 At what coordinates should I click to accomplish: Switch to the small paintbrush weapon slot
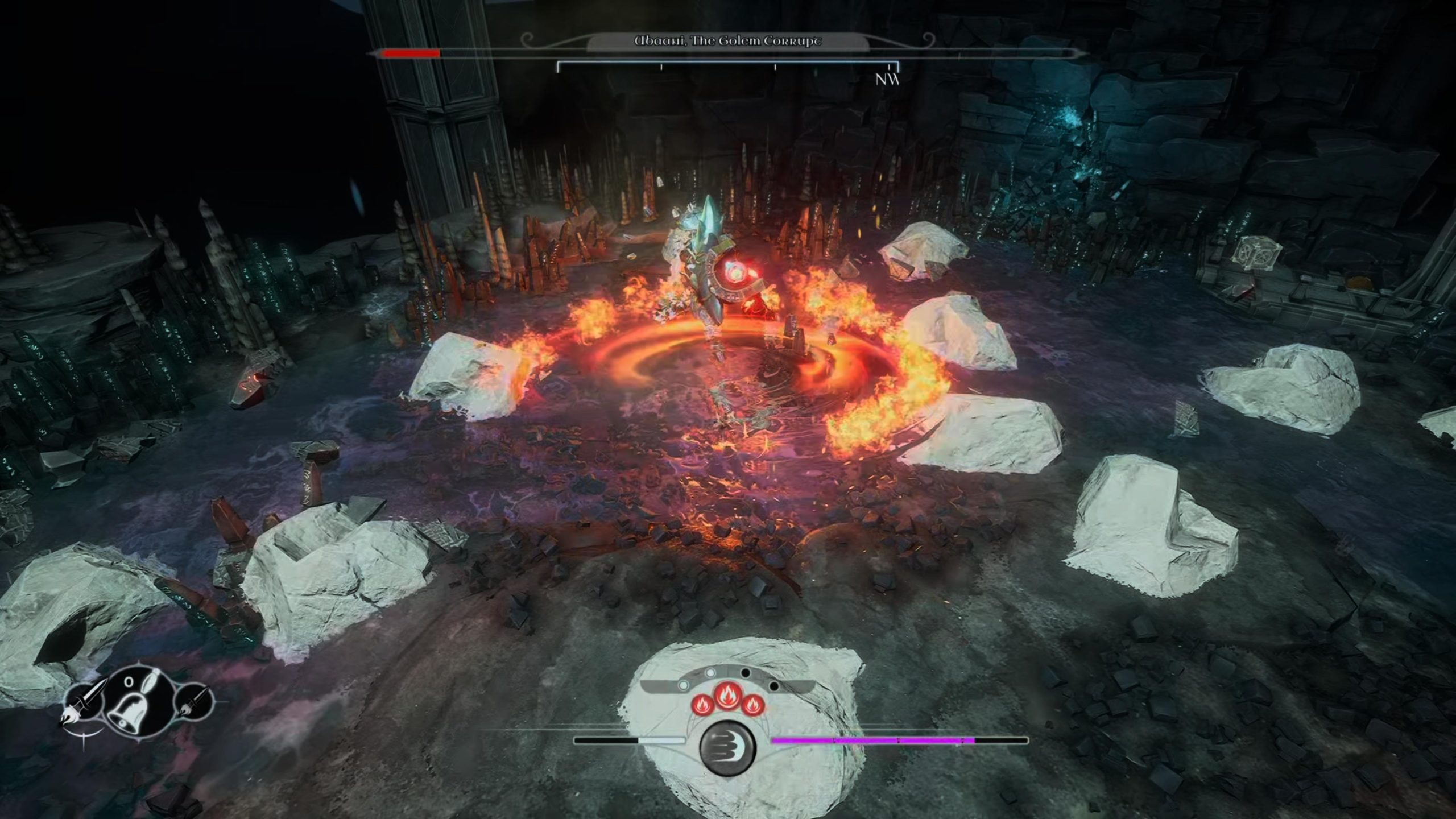click(x=191, y=703)
